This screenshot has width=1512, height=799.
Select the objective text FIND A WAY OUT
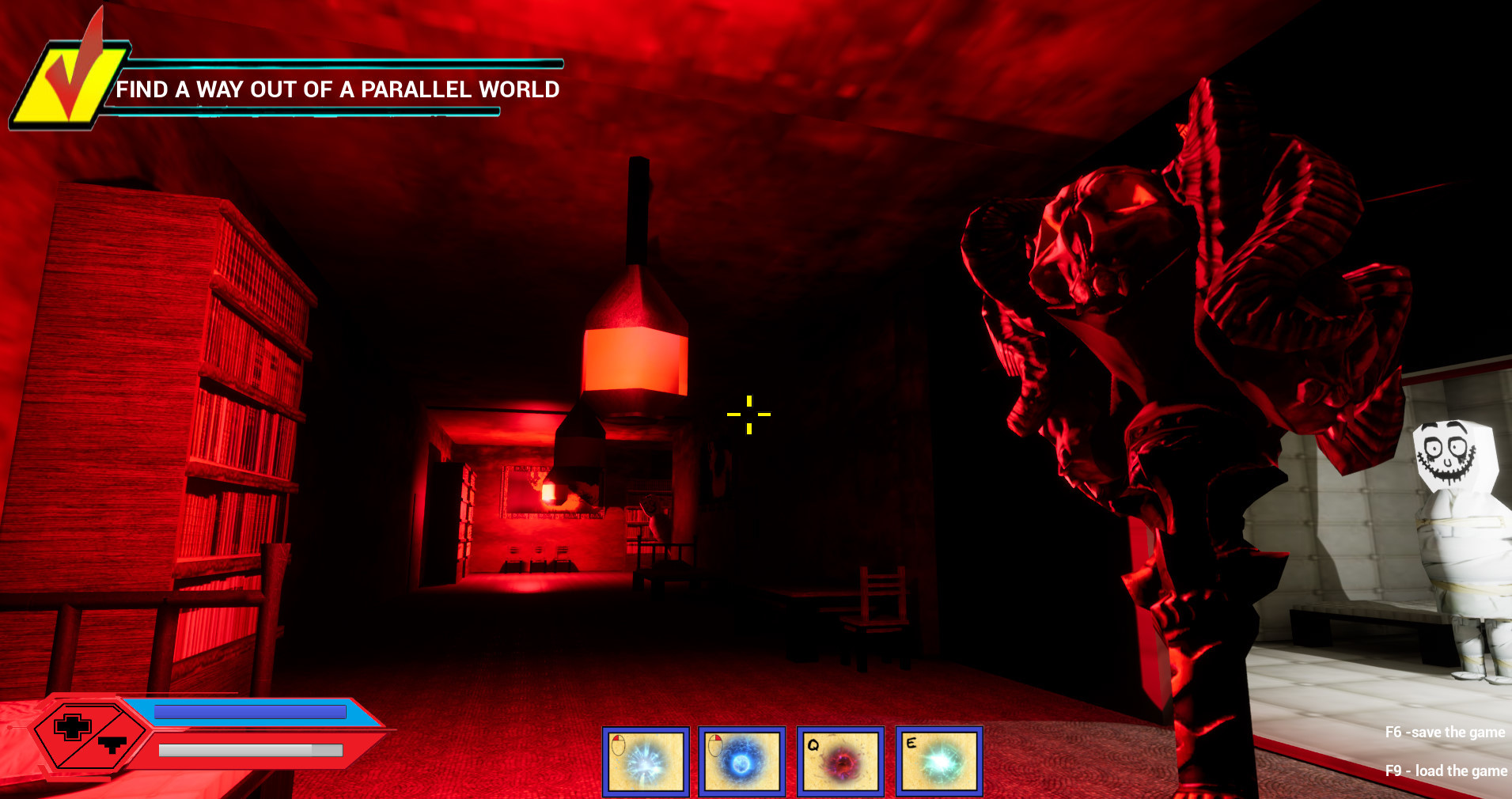(339, 89)
